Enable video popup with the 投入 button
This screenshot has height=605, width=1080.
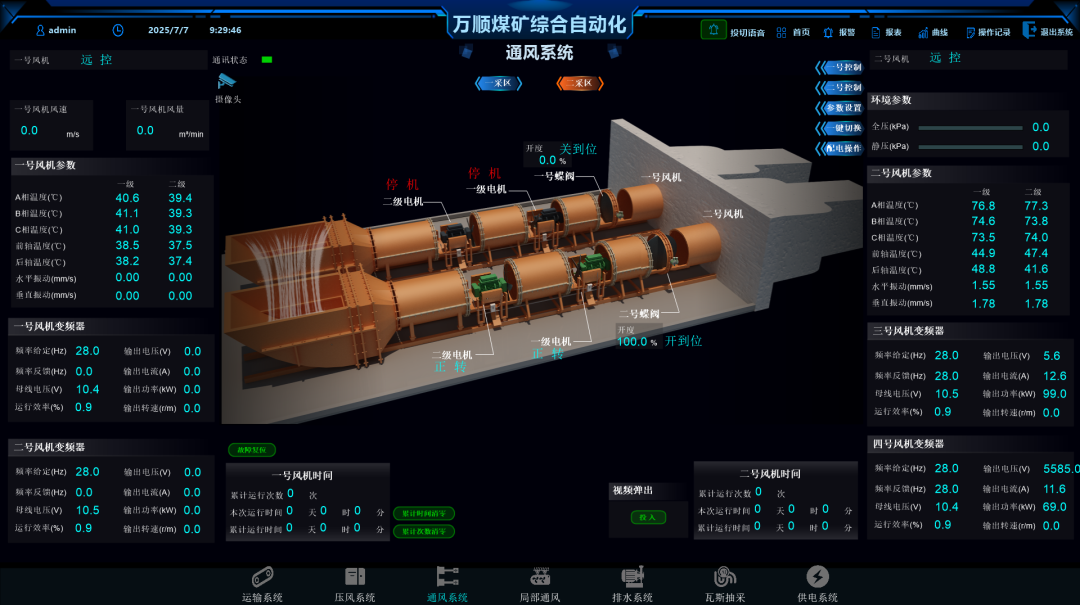coord(647,517)
